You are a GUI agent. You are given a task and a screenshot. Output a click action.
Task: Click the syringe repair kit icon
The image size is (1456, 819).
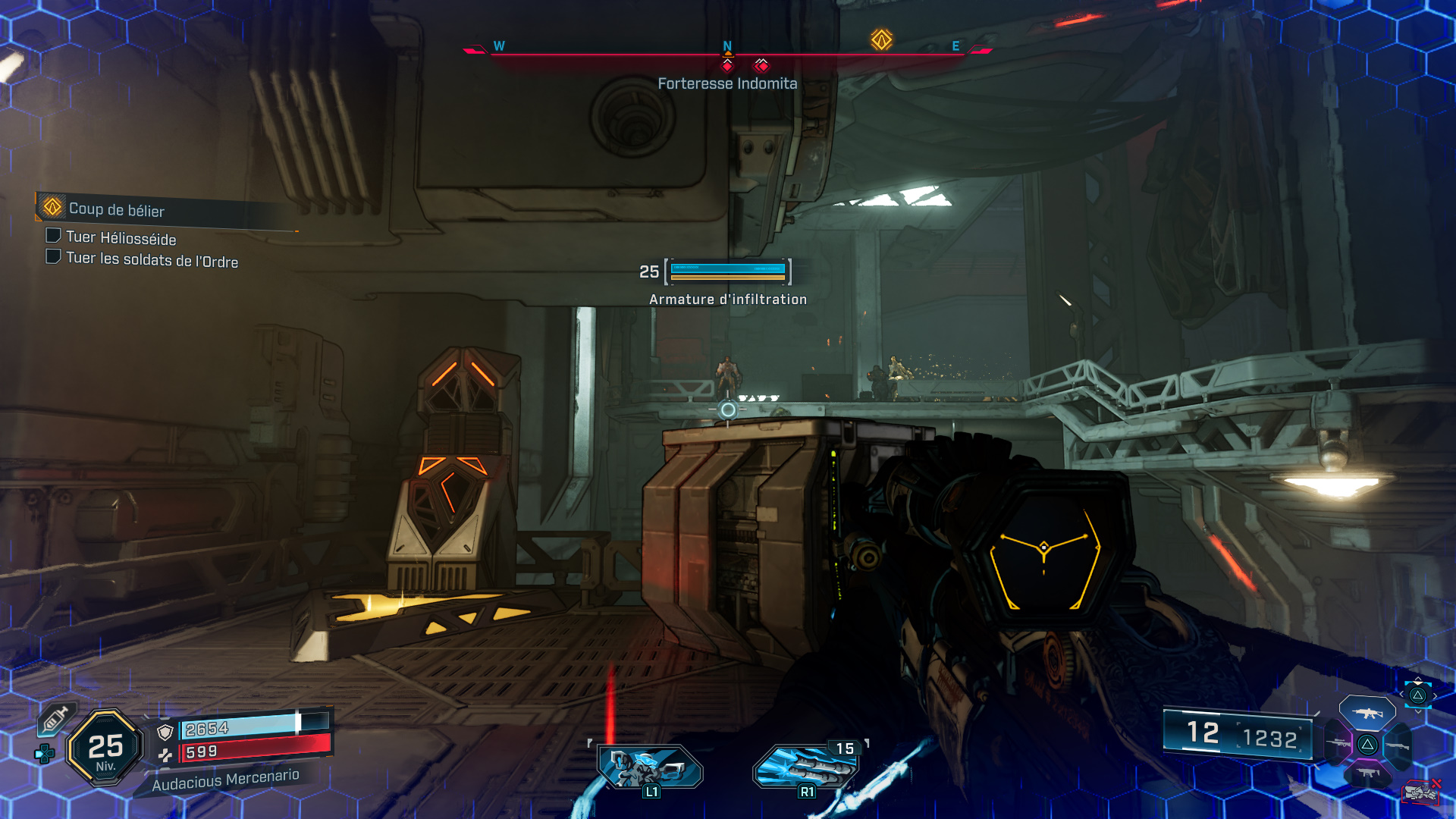(x=55, y=719)
